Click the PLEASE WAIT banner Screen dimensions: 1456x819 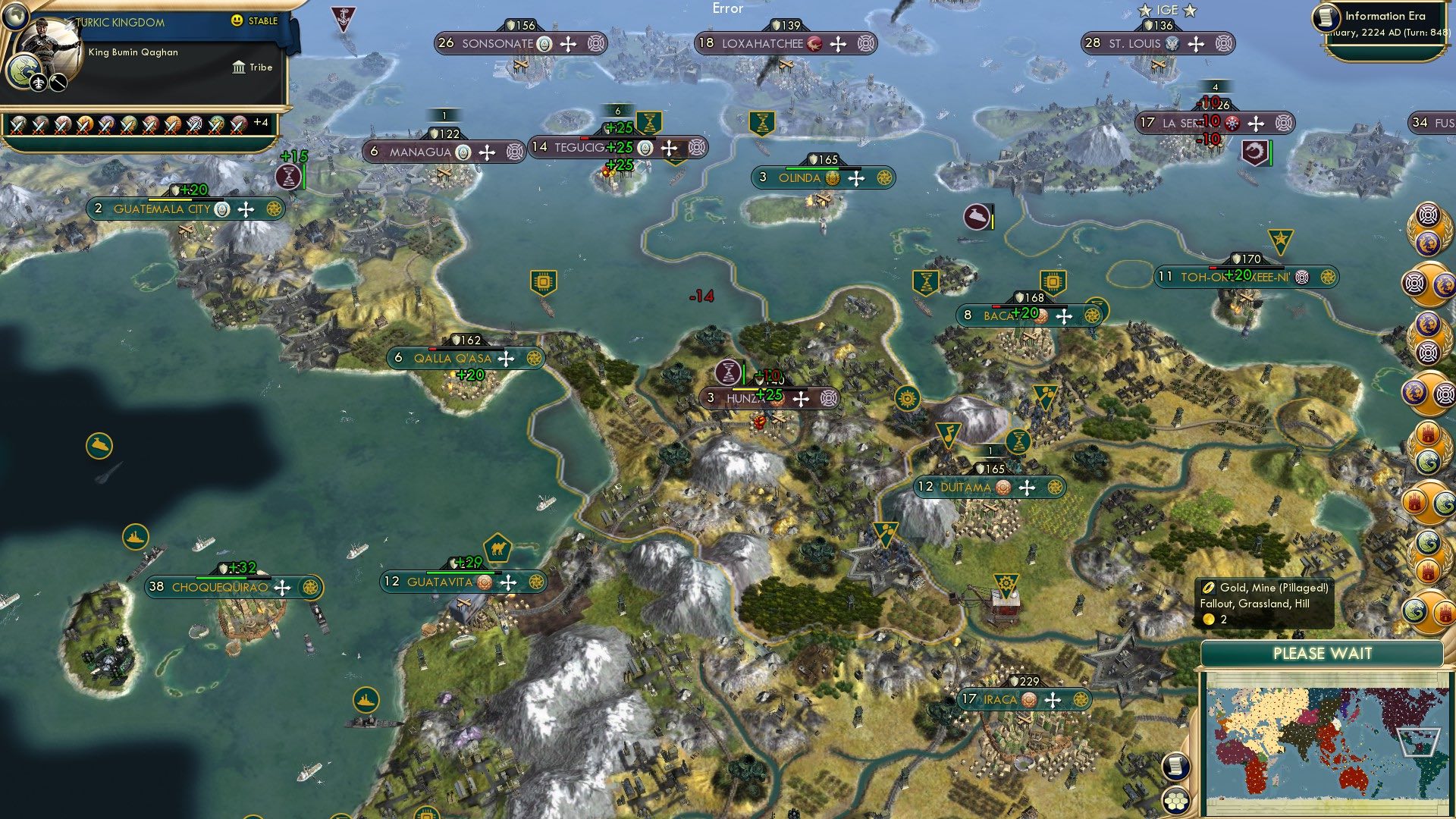point(1322,653)
